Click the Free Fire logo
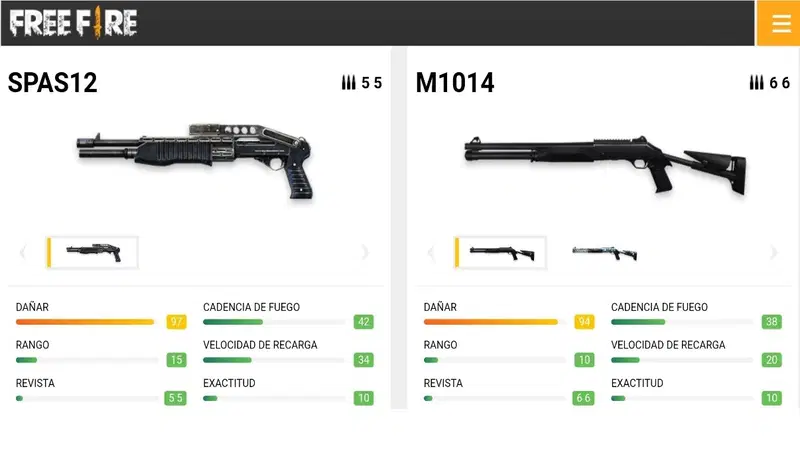This screenshot has width=800, height=450. tap(74, 22)
